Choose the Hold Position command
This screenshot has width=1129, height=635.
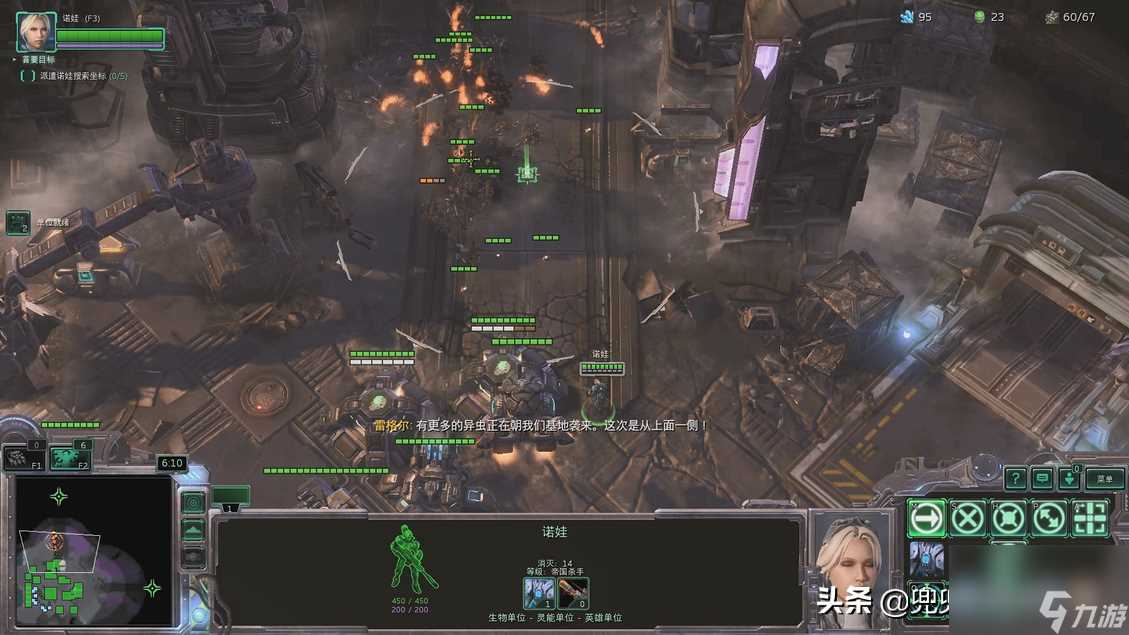(x=1008, y=518)
